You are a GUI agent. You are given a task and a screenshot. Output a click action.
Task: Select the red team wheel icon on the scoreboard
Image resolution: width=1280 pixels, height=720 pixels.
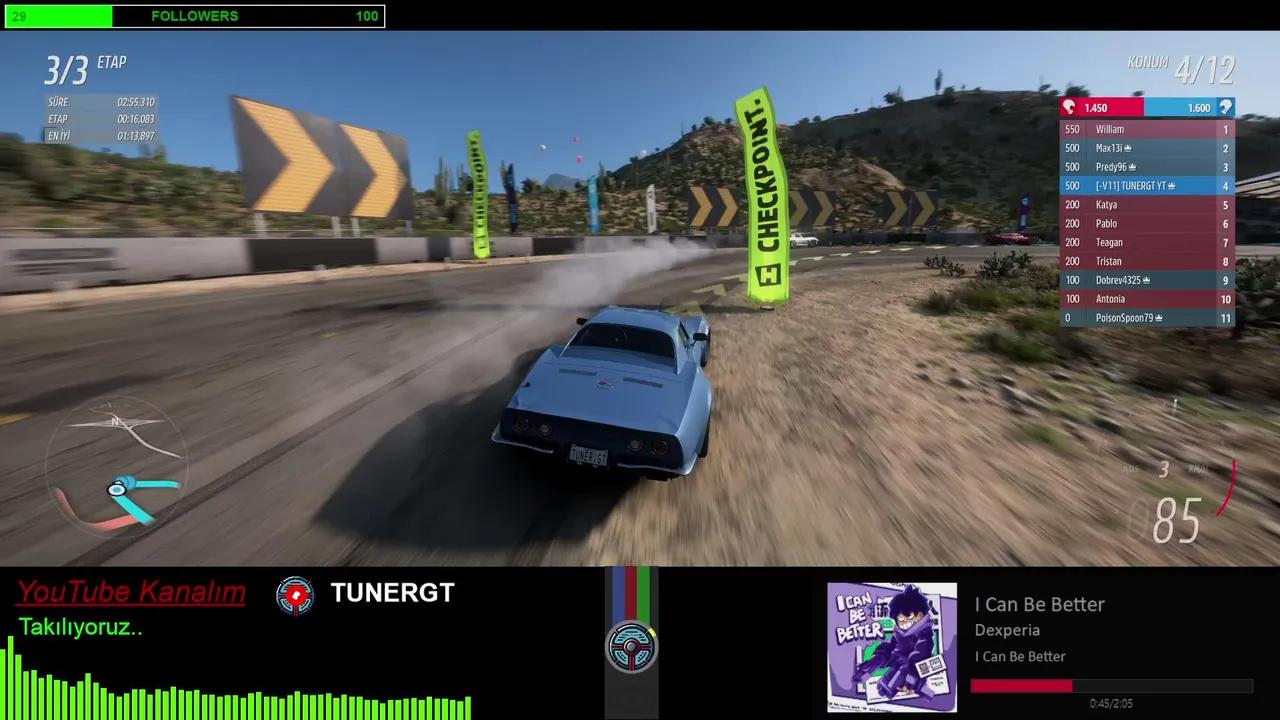click(x=1068, y=107)
